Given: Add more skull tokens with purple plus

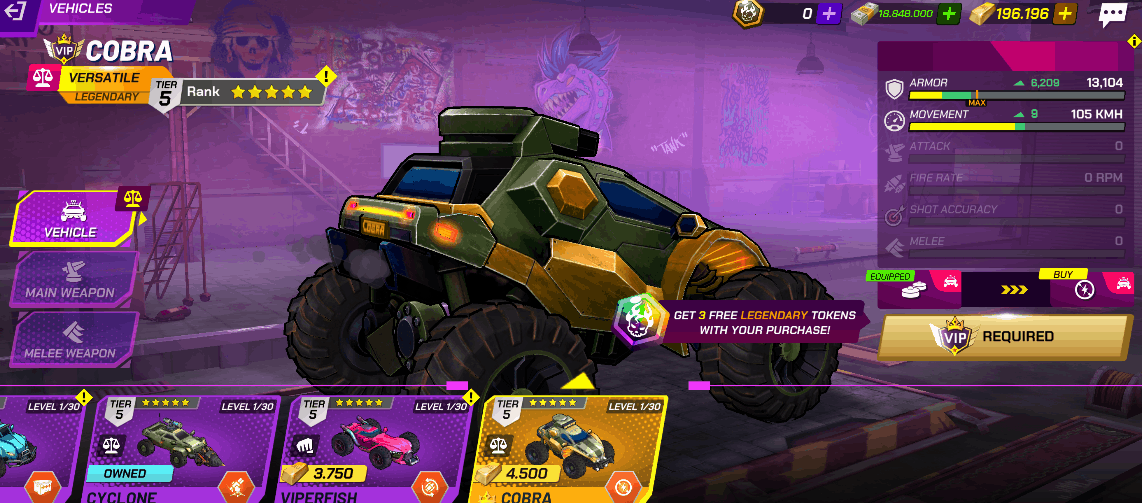Looking at the screenshot, I should (829, 14).
